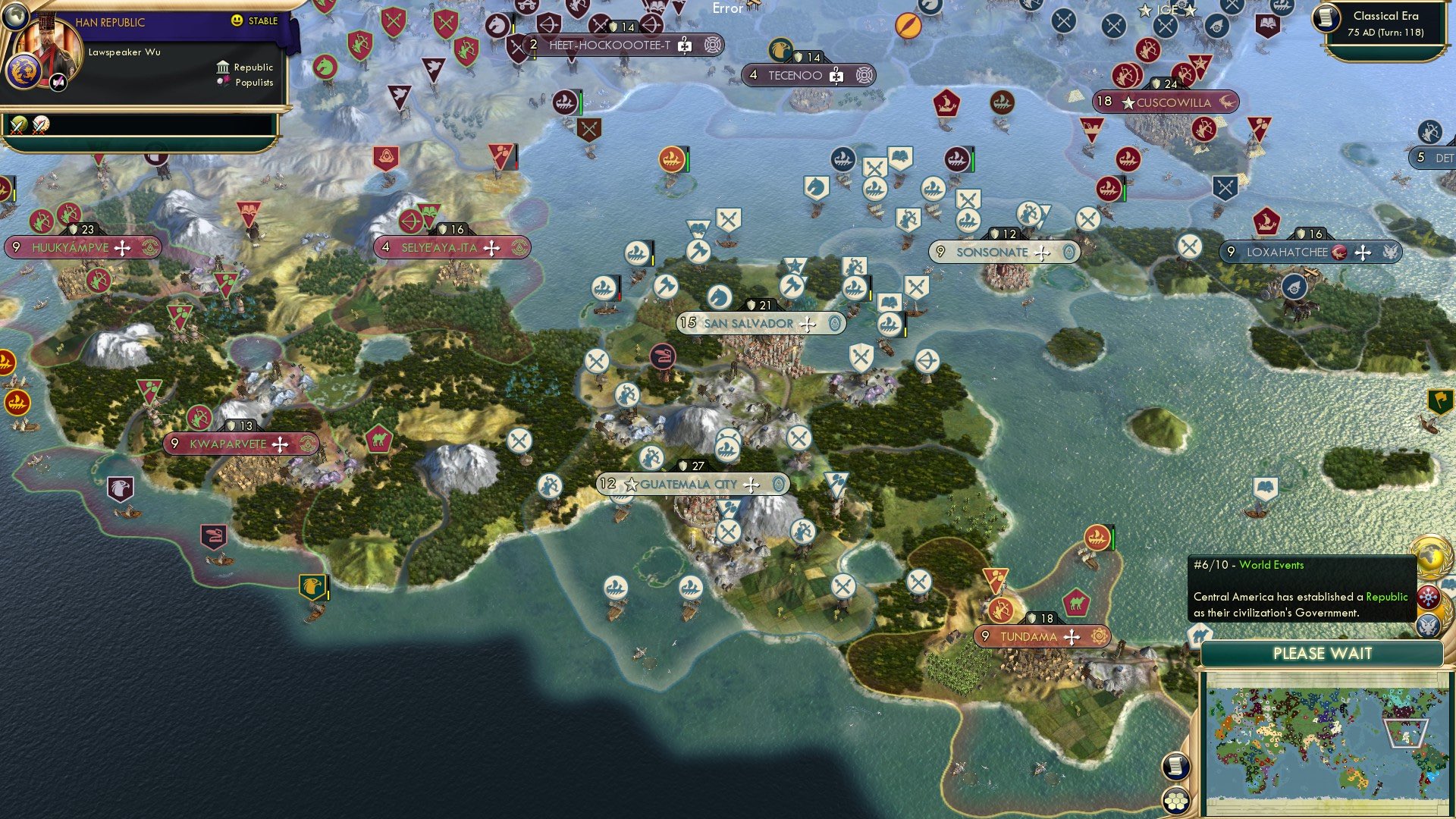Select the Tundama city banner

(x=1042, y=637)
